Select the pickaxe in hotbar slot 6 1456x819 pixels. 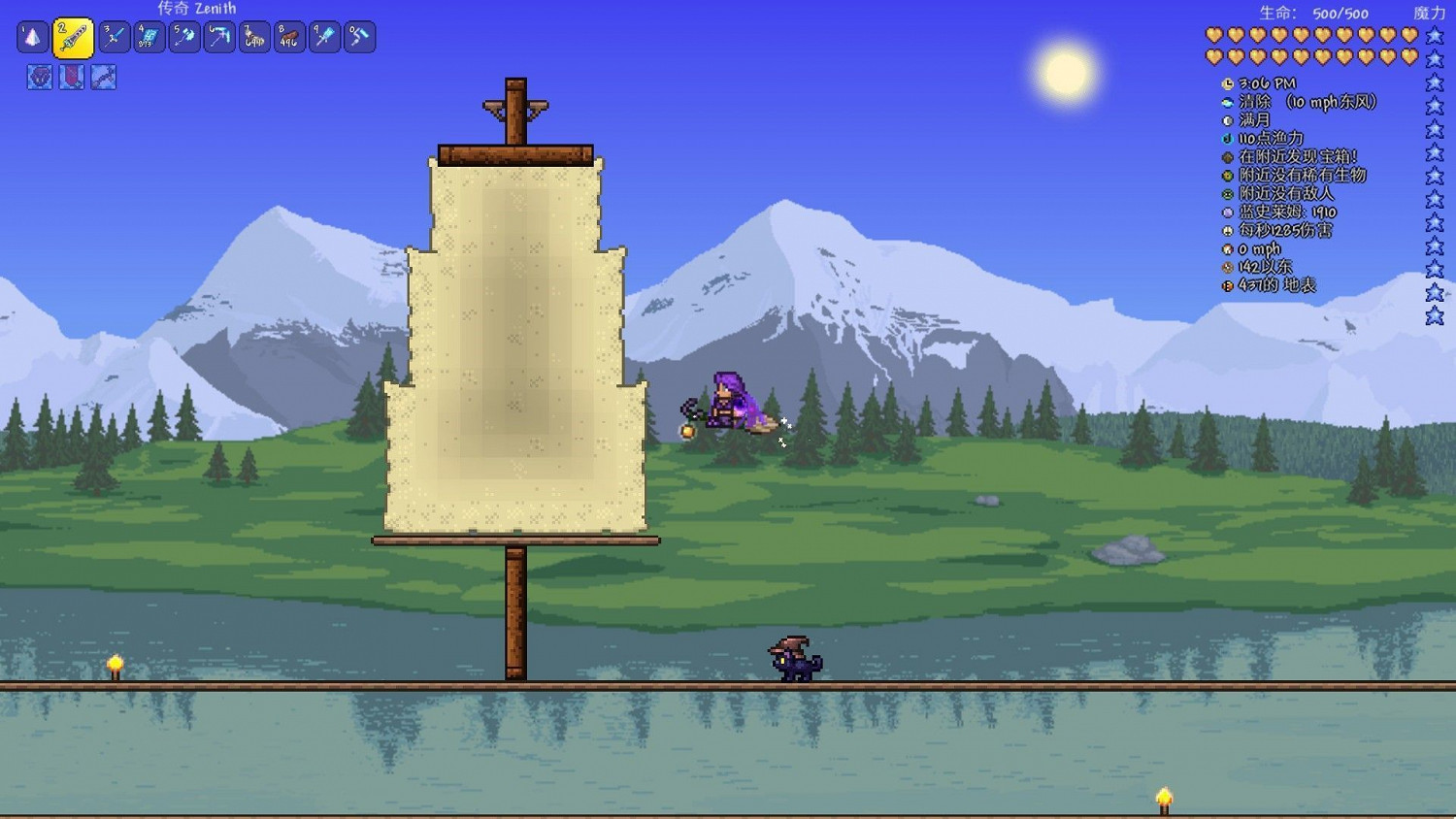point(219,37)
